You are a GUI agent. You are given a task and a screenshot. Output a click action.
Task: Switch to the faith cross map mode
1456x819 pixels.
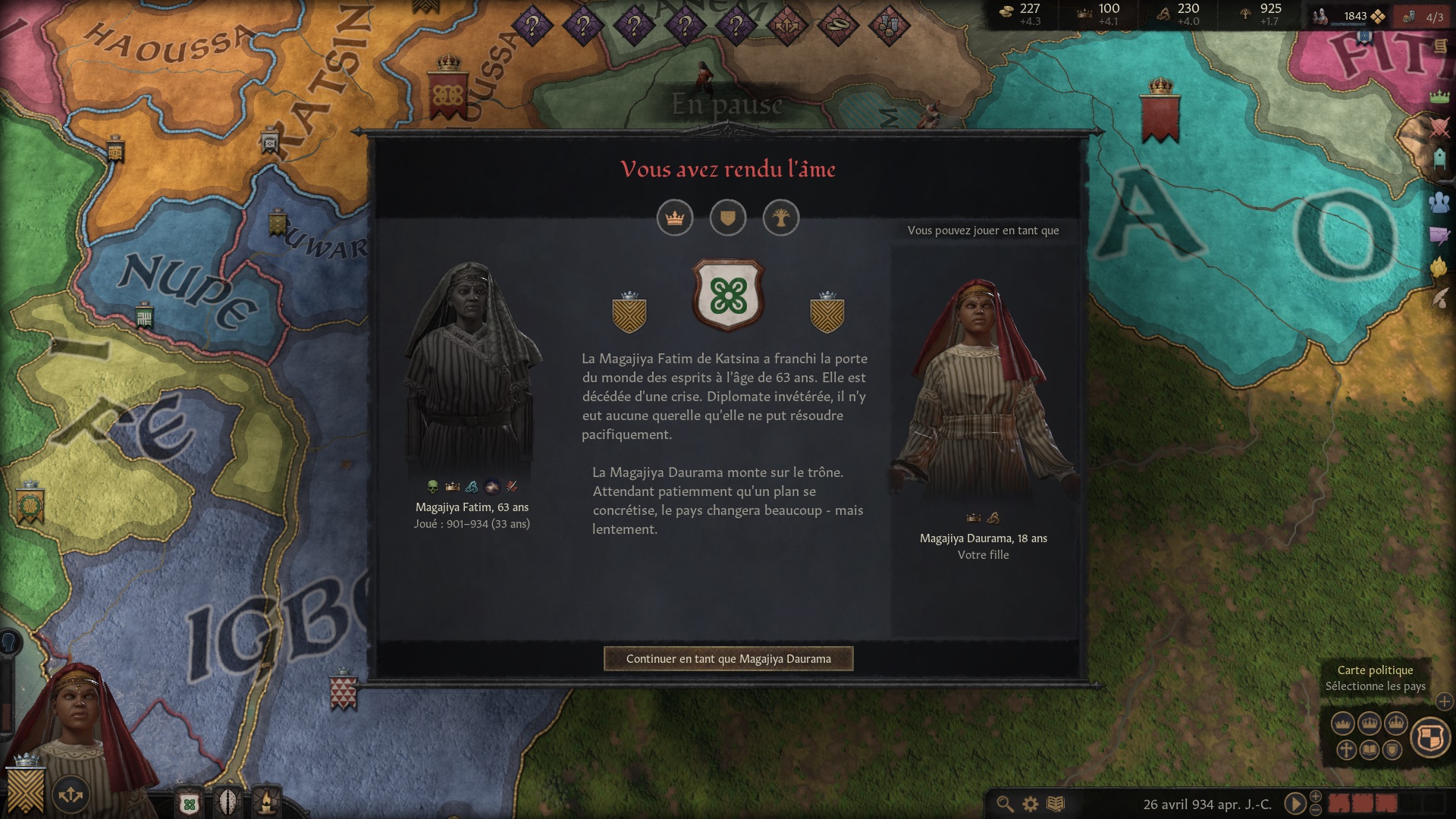(x=1346, y=751)
